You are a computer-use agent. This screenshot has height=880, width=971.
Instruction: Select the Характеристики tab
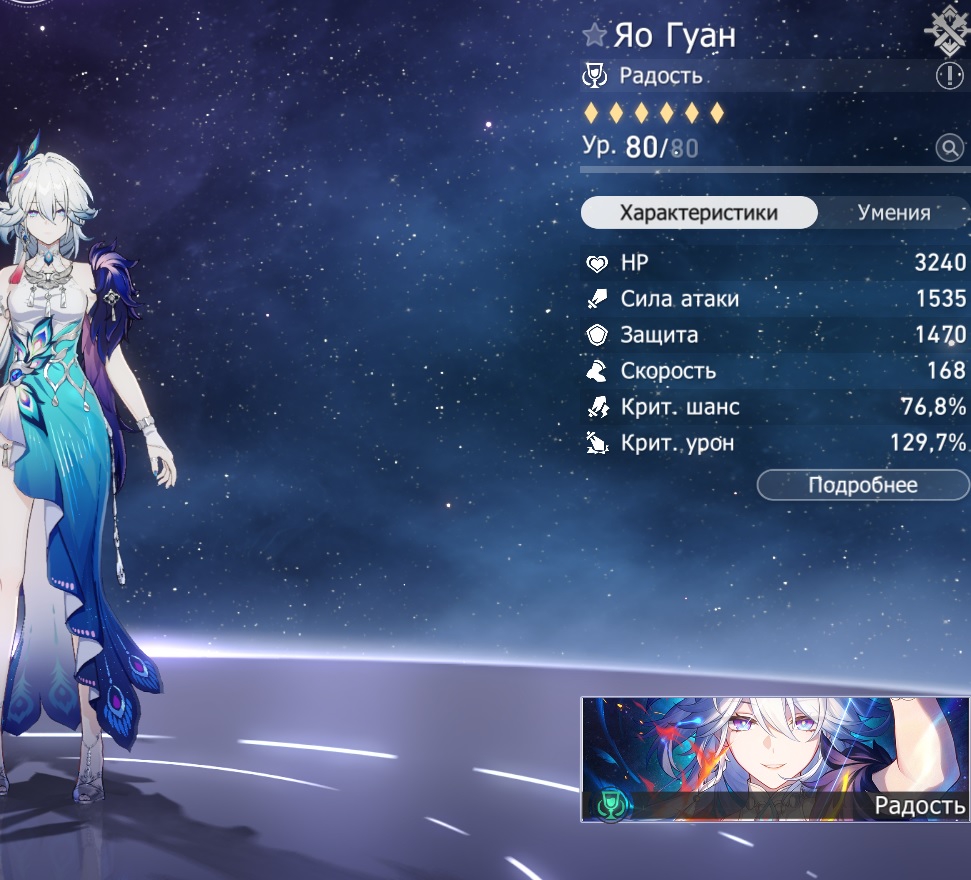click(698, 213)
